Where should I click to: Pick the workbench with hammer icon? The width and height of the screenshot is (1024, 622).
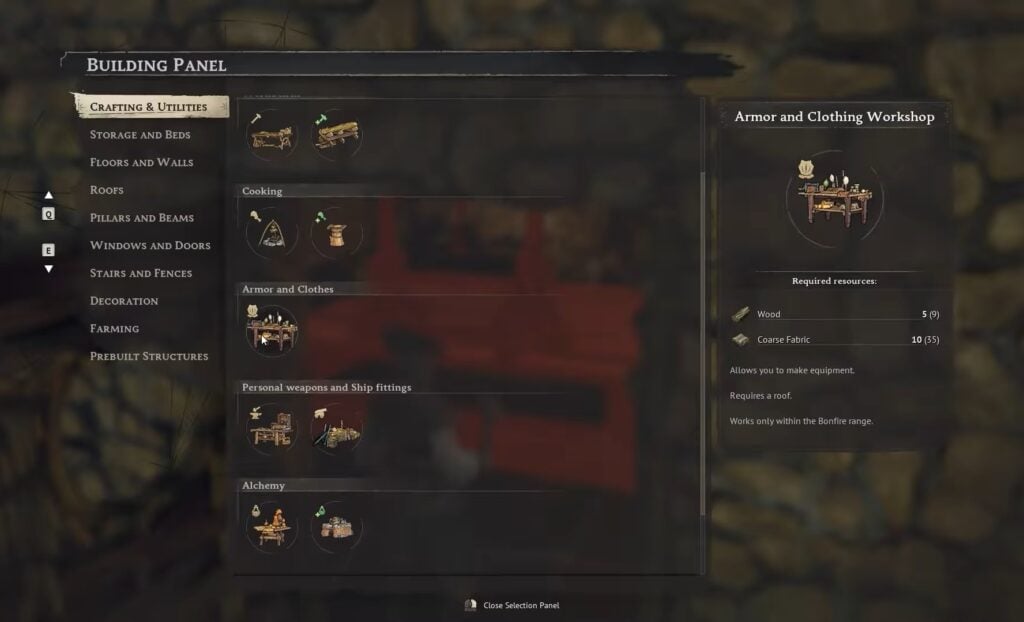(x=271, y=135)
